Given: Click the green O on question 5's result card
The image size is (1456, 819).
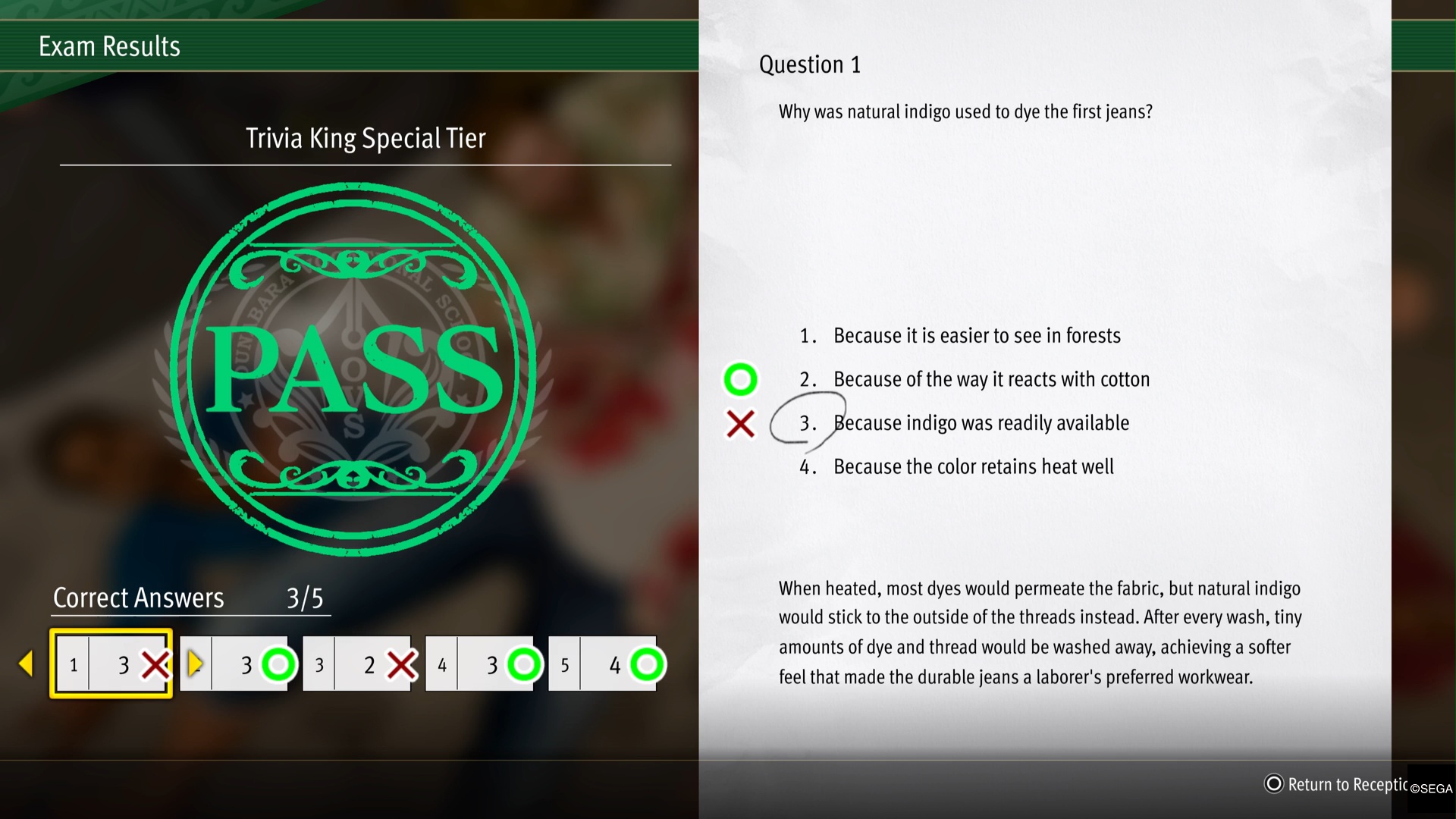Looking at the screenshot, I should (647, 664).
